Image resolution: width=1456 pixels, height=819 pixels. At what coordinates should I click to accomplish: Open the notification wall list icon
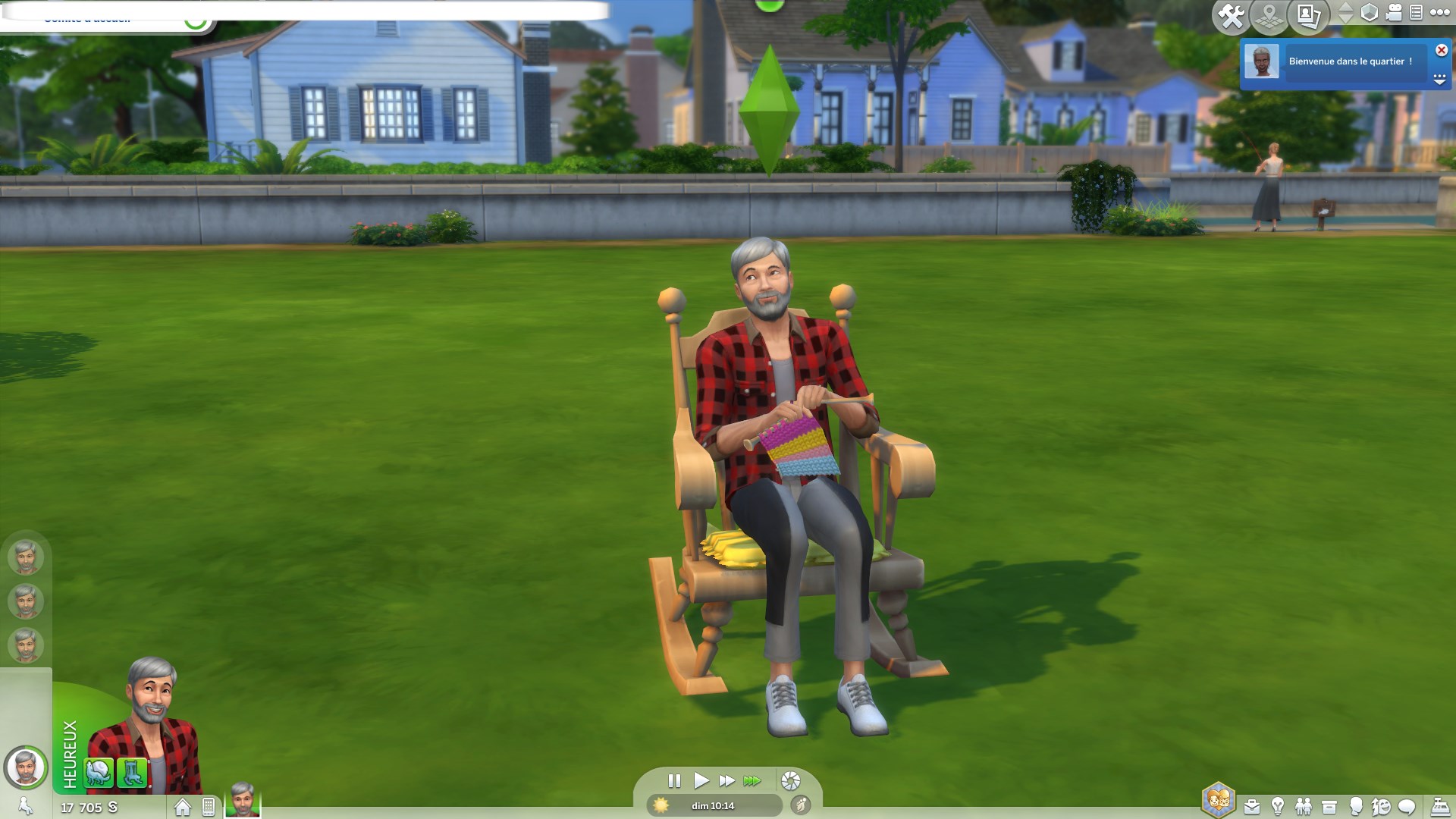pyautogui.click(x=1417, y=12)
